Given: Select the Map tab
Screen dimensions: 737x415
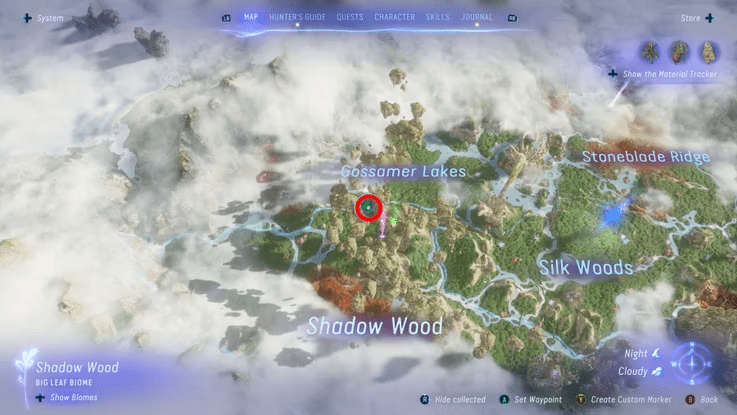Looking at the screenshot, I should tap(251, 17).
